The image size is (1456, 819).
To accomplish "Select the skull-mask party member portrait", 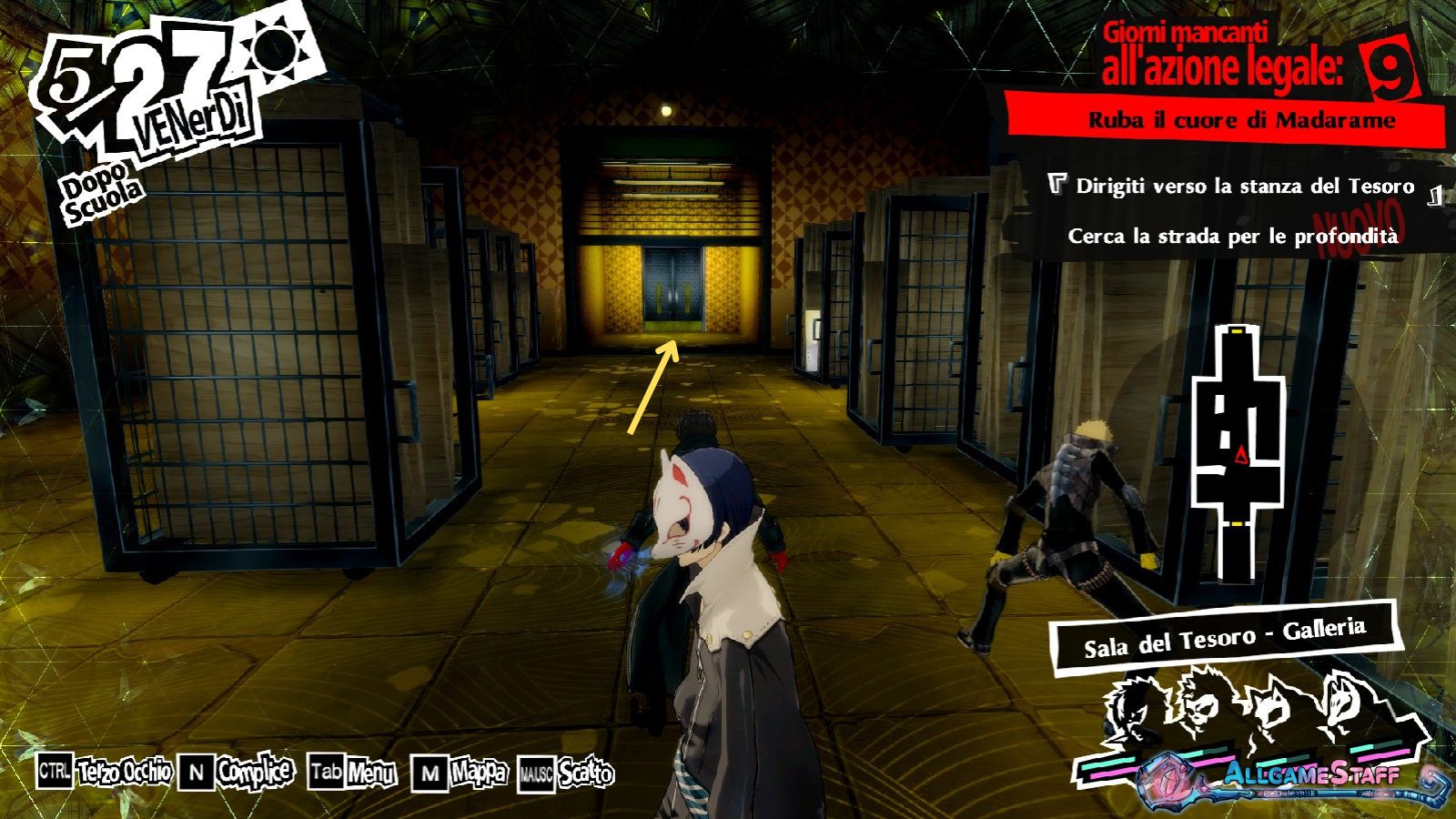I will pyautogui.click(x=1201, y=710).
